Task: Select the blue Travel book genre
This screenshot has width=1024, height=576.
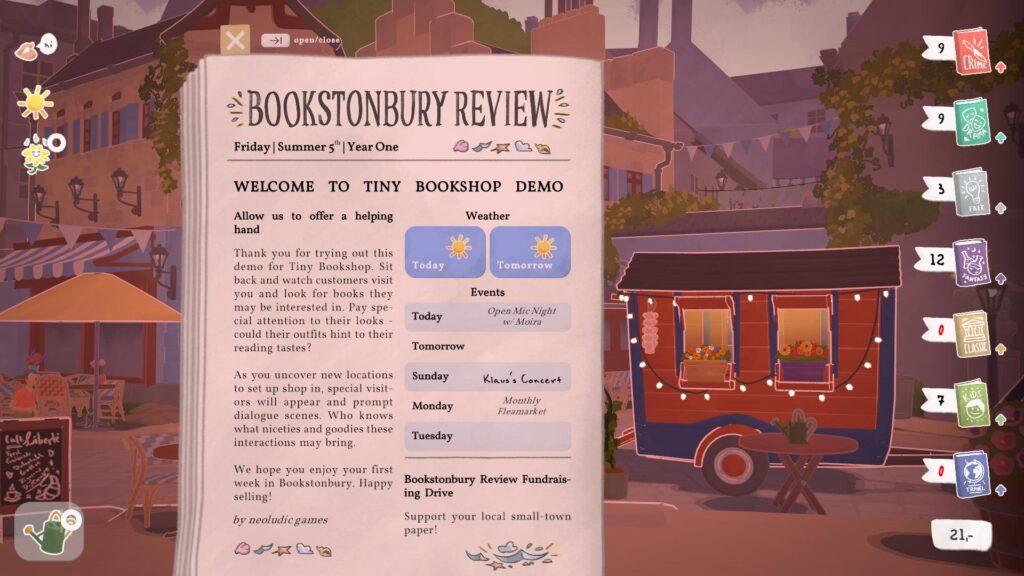Action: click(x=970, y=472)
